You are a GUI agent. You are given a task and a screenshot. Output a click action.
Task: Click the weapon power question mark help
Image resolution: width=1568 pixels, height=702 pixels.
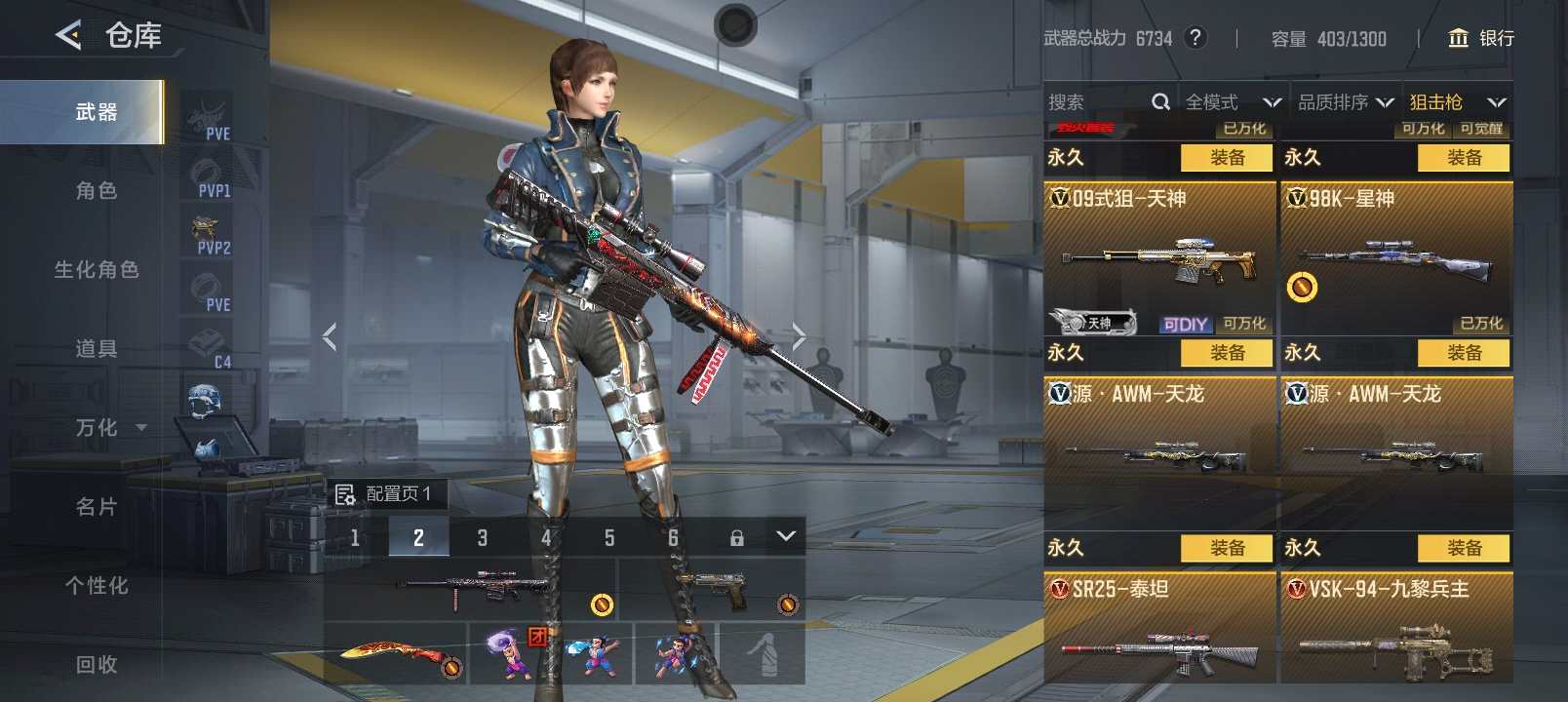[1195, 38]
